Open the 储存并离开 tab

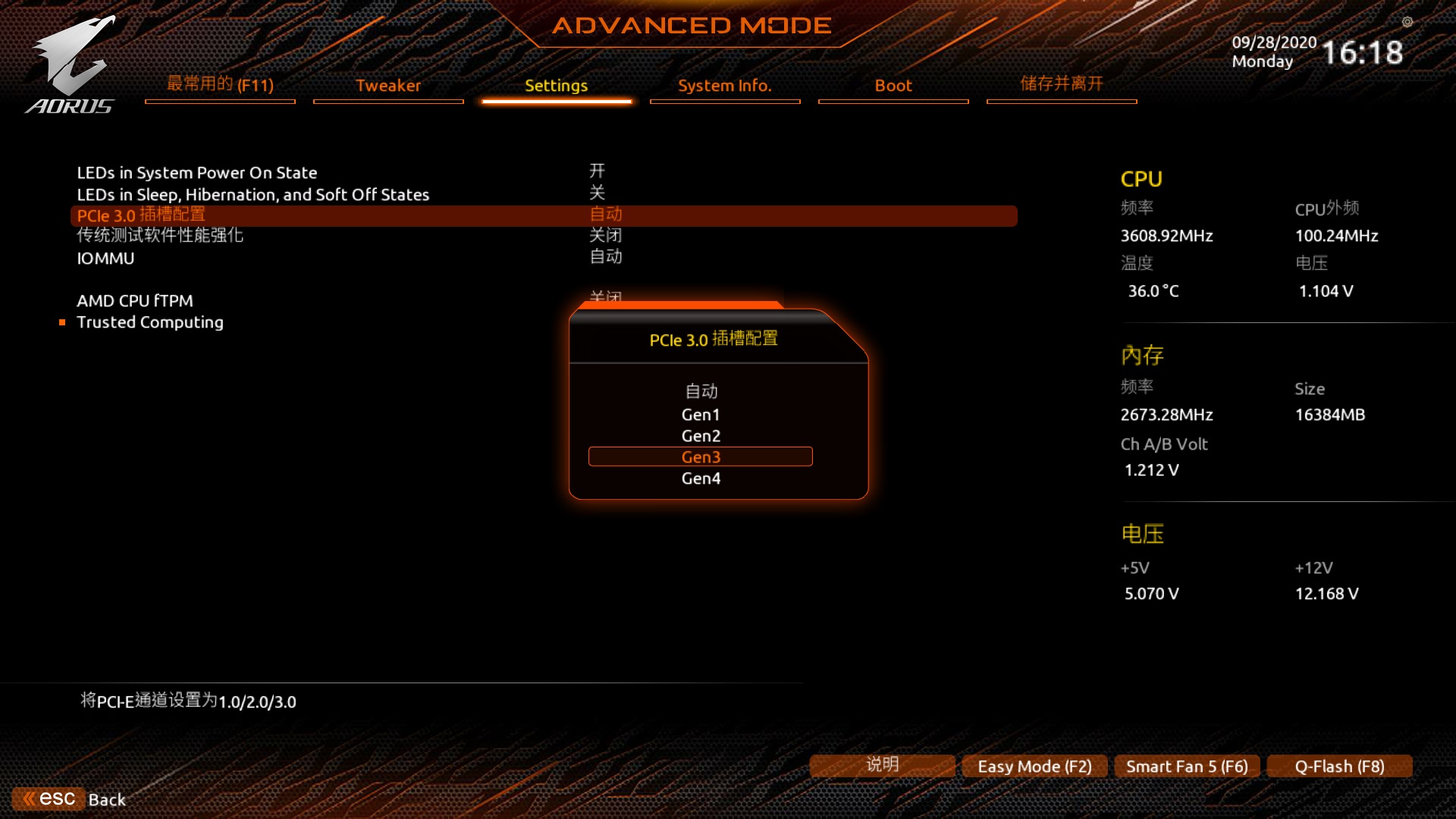(1060, 84)
